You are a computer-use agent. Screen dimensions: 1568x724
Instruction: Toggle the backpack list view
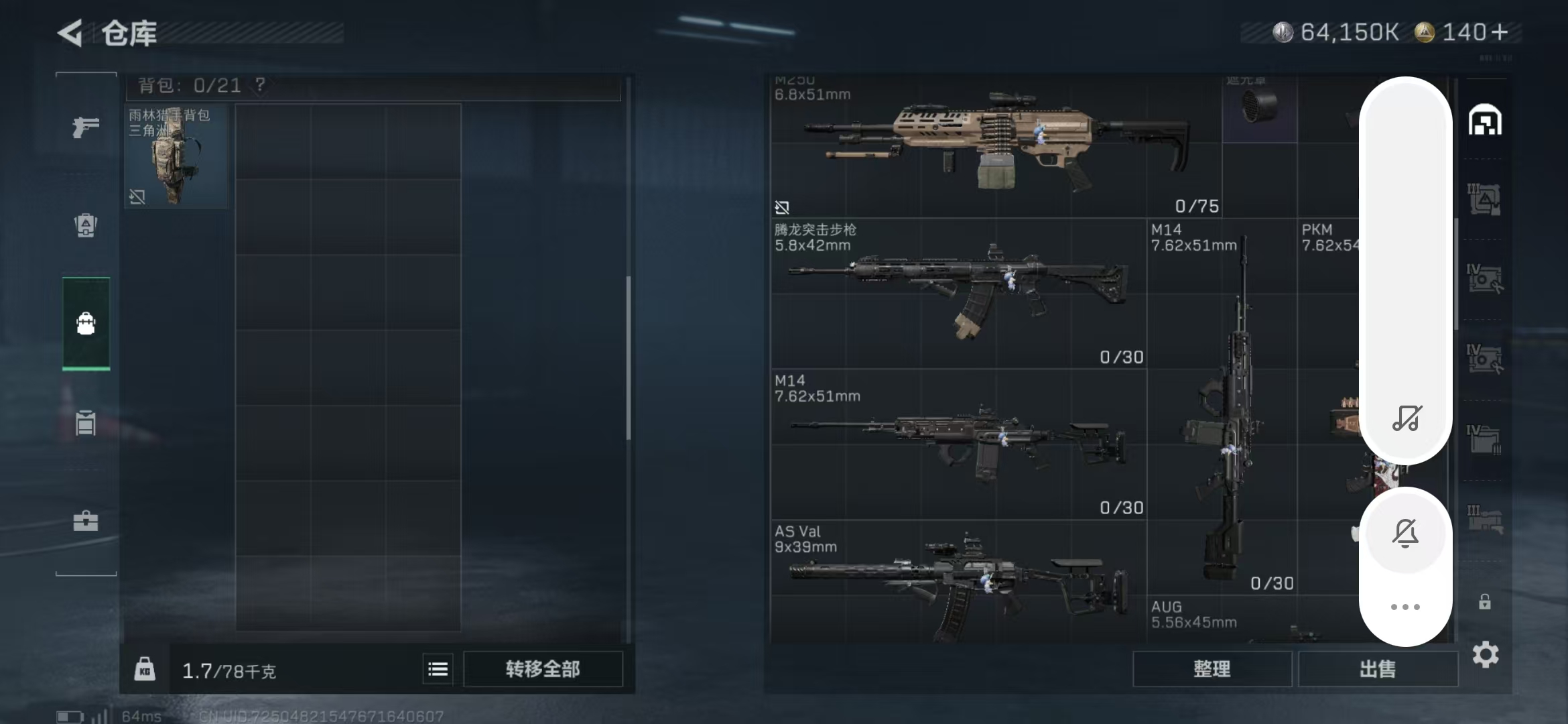point(438,669)
